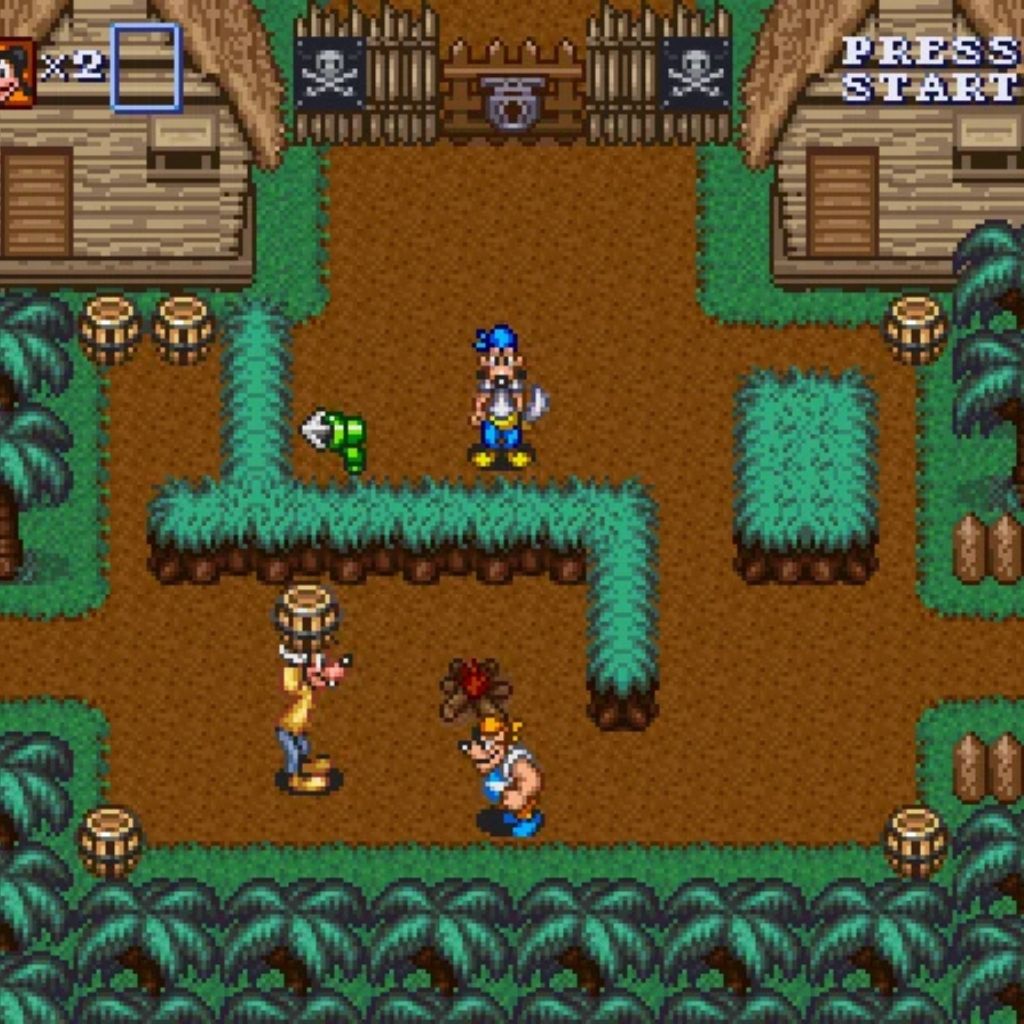
Task: Select the empty blue held-item slot
Action: (x=146, y=67)
